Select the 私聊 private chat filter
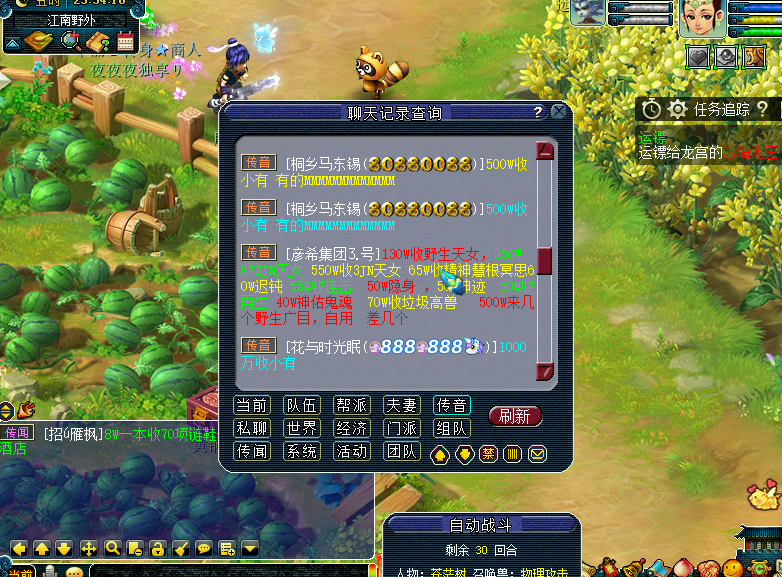Image resolution: width=782 pixels, height=577 pixels. [x=252, y=428]
